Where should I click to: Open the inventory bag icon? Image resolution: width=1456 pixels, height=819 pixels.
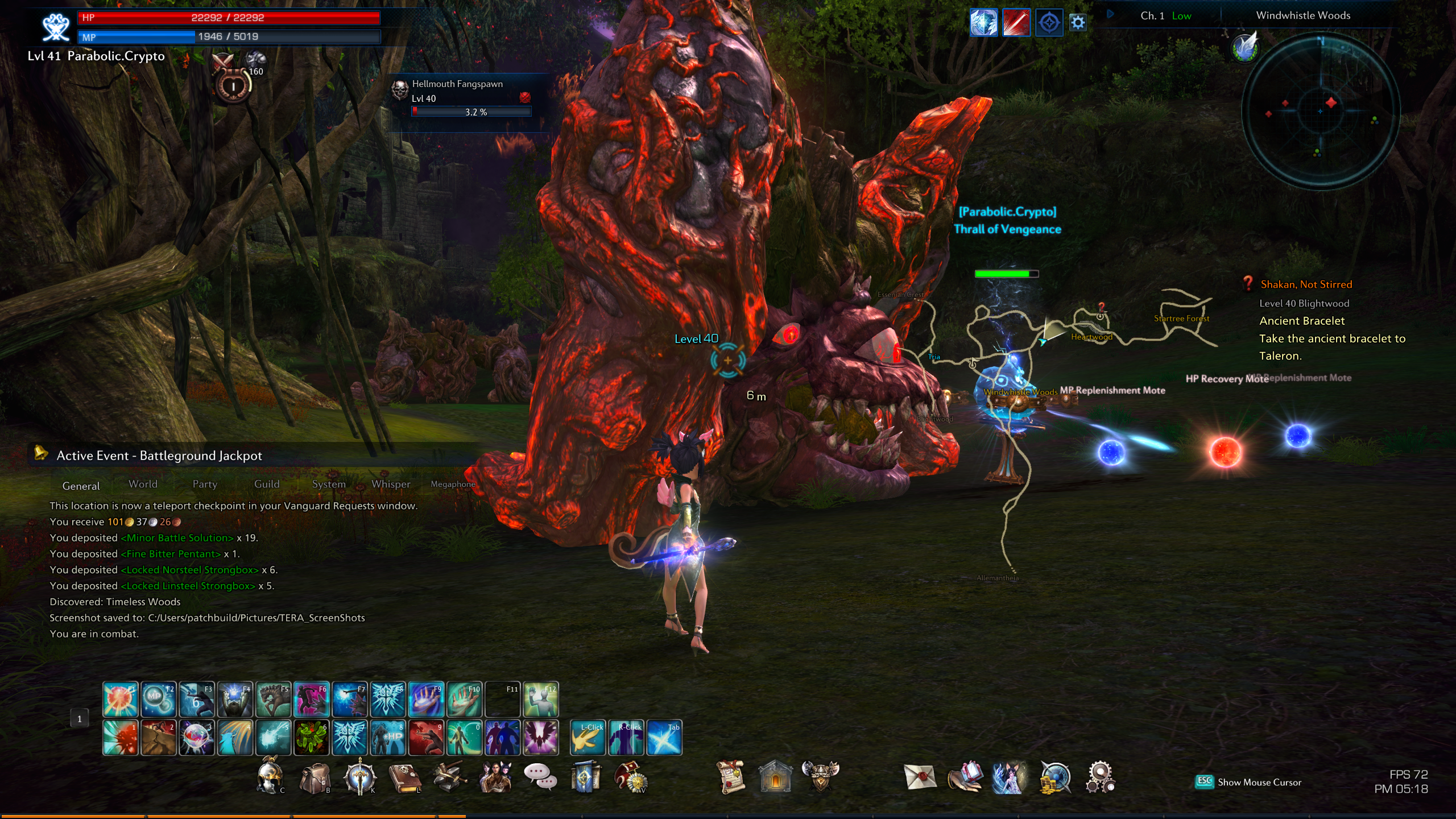[315, 778]
